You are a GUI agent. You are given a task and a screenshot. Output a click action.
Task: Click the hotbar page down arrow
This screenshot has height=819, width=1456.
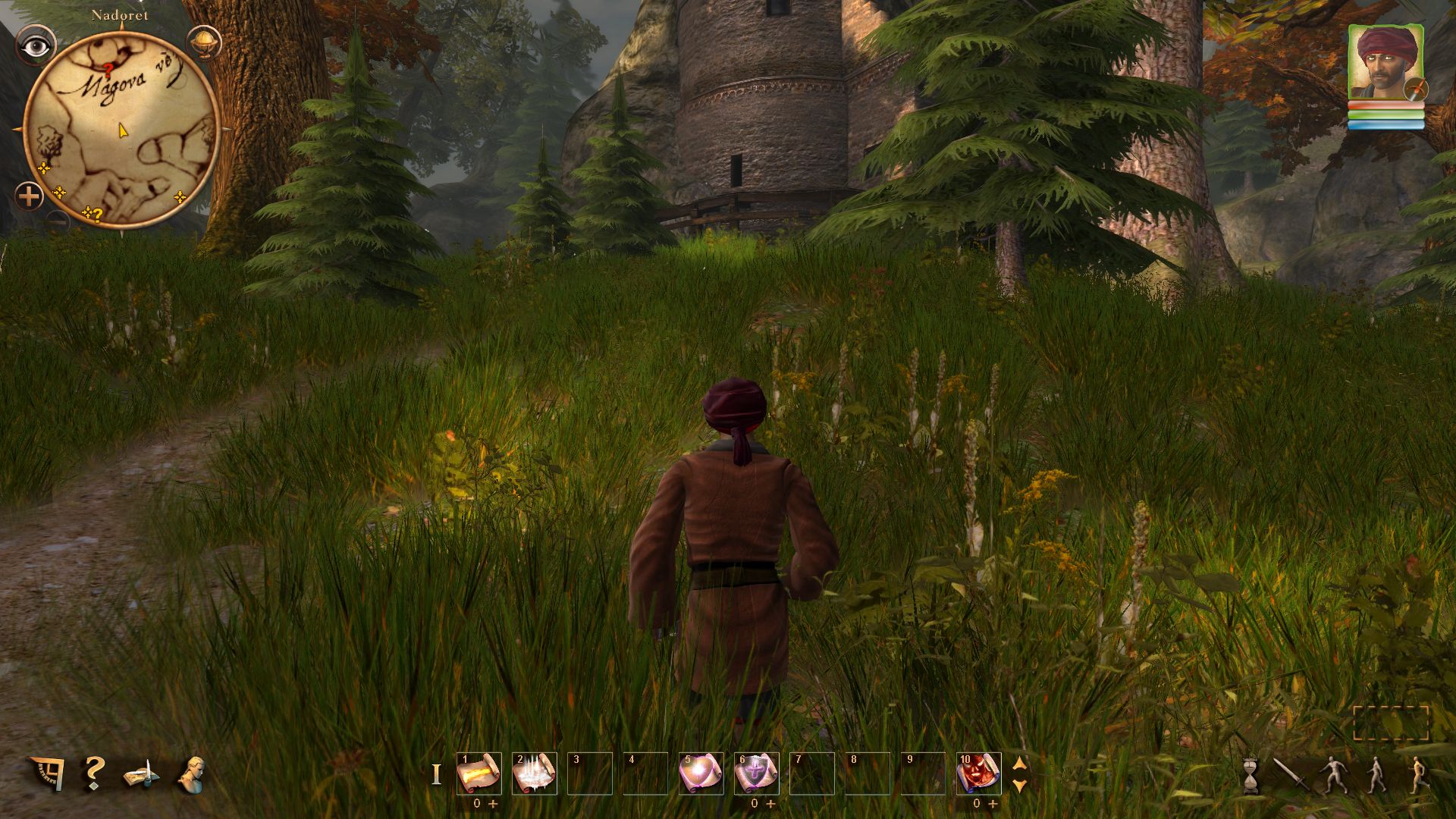[1020, 785]
